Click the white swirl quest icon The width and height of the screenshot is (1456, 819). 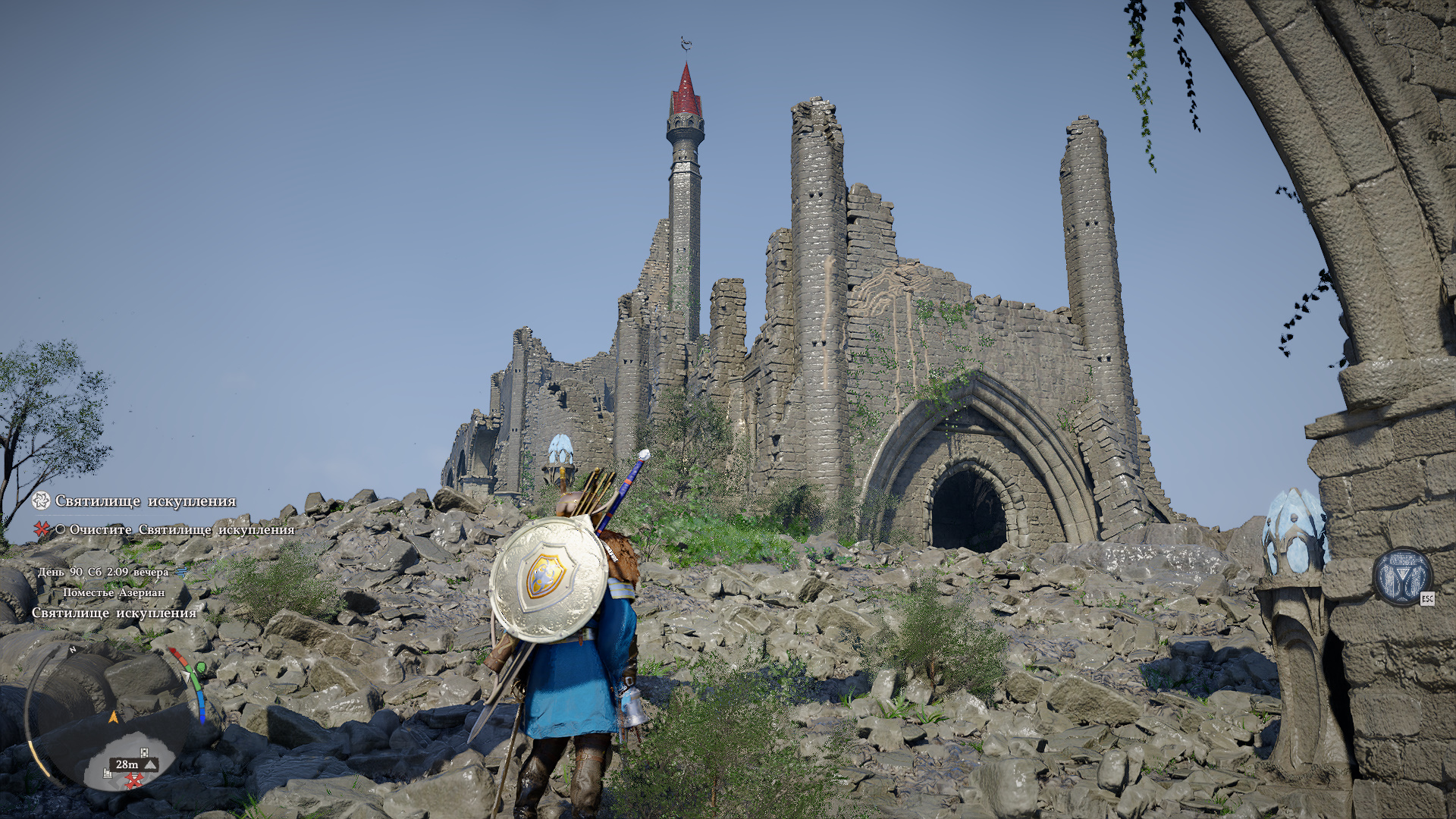coord(41,500)
